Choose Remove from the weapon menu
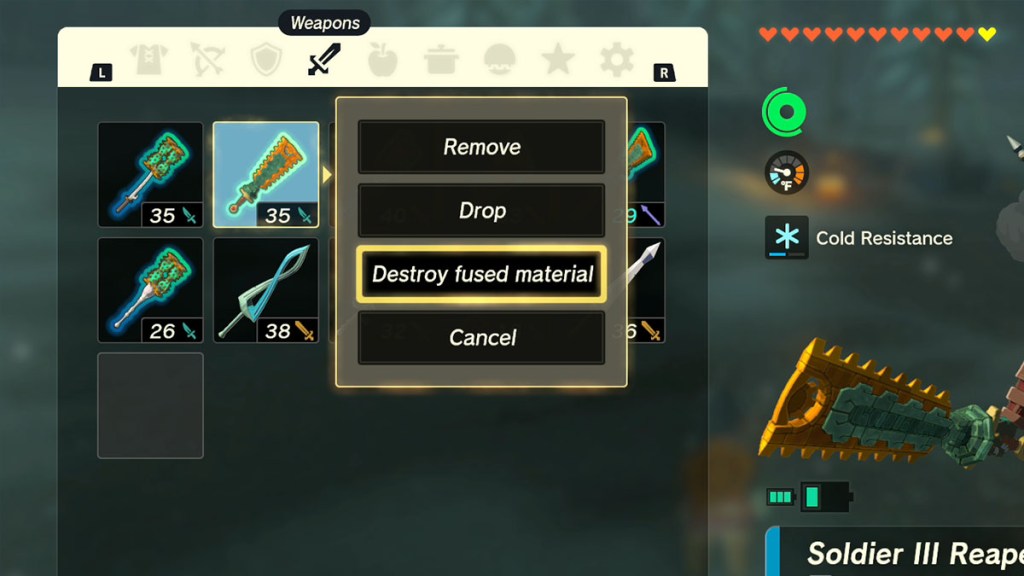The image size is (1024, 576). coord(481,147)
